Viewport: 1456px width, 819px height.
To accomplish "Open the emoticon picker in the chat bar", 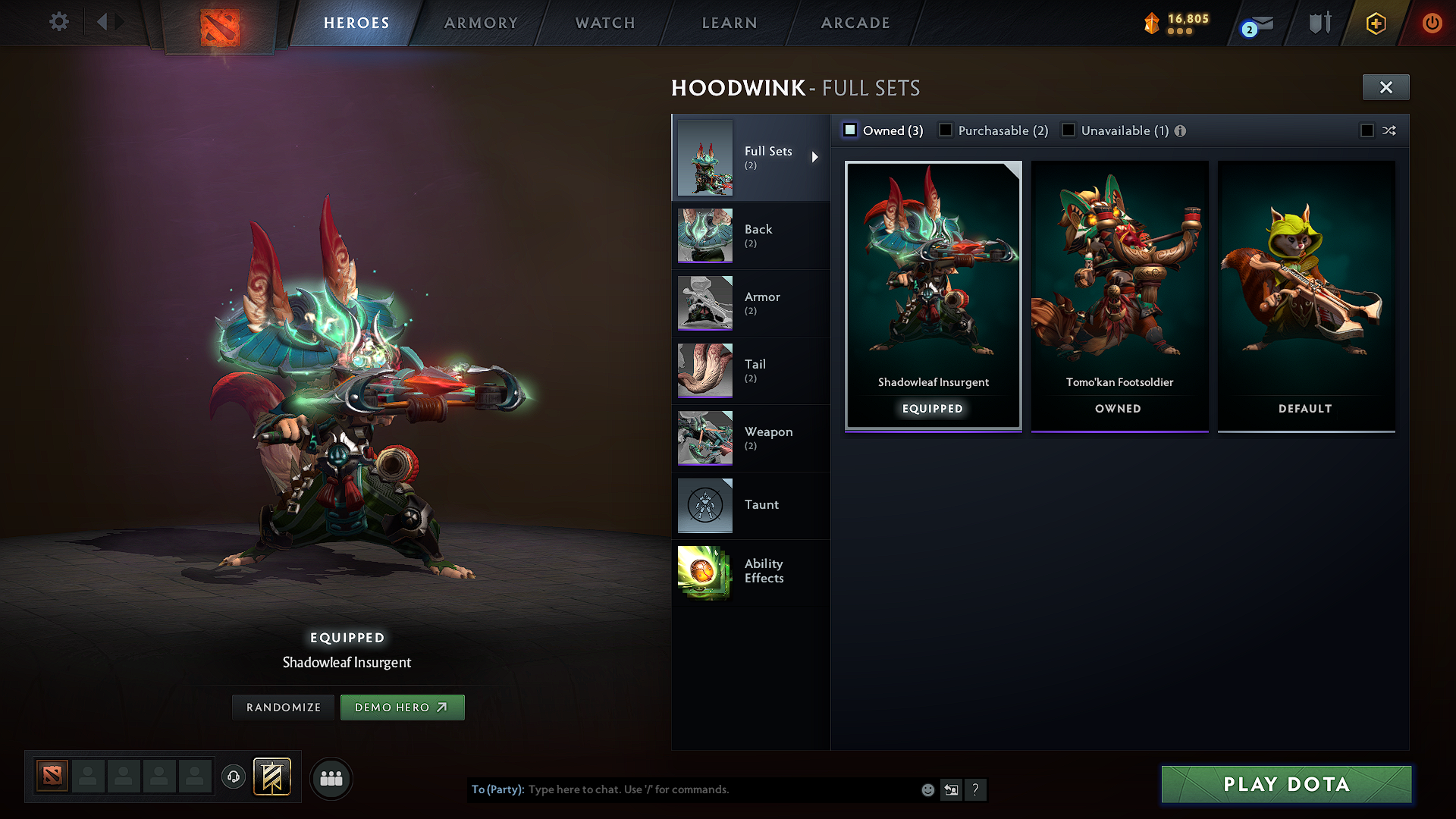I will (x=927, y=789).
